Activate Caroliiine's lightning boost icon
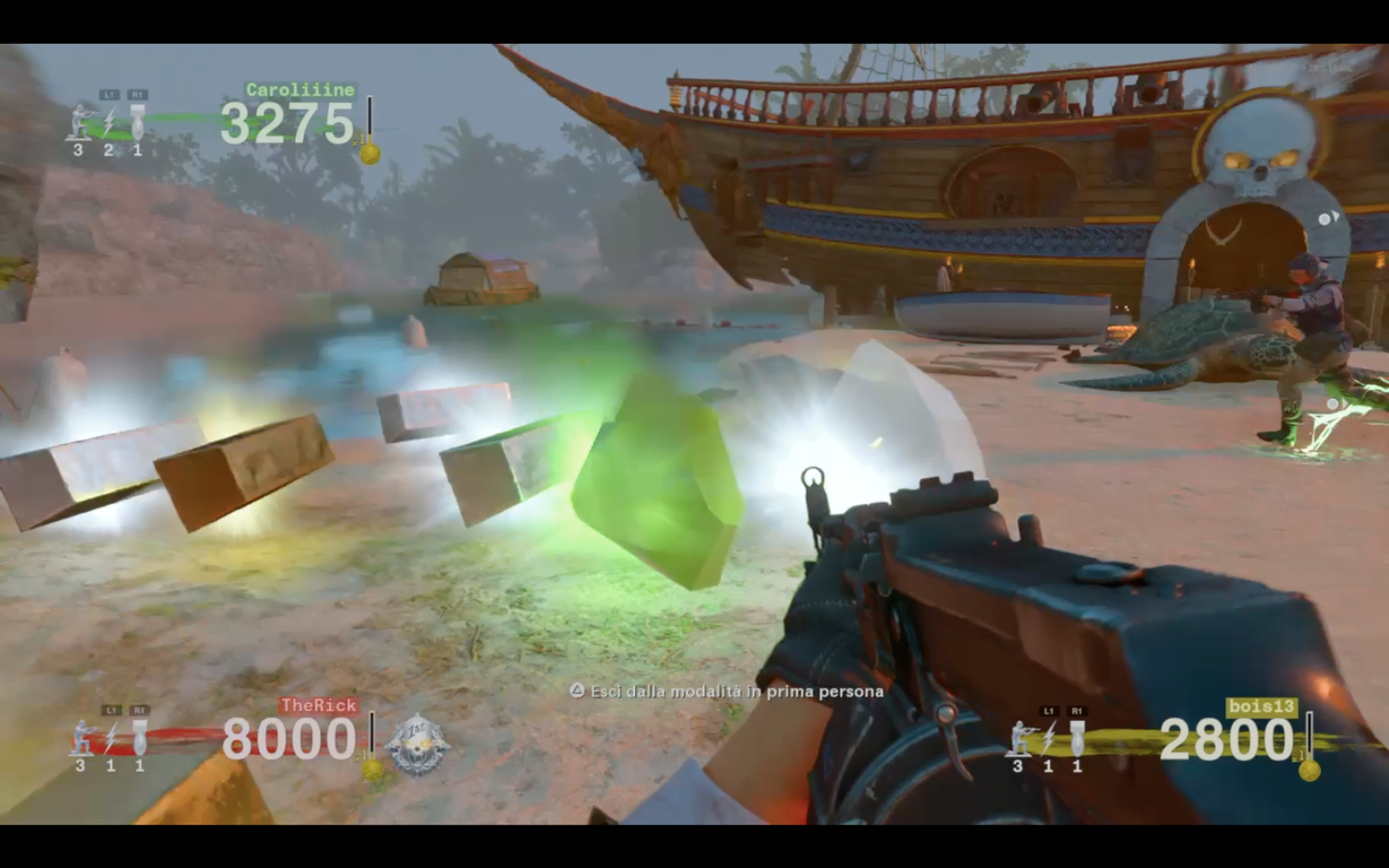The width and height of the screenshot is (1389, 868). (109, 123)
